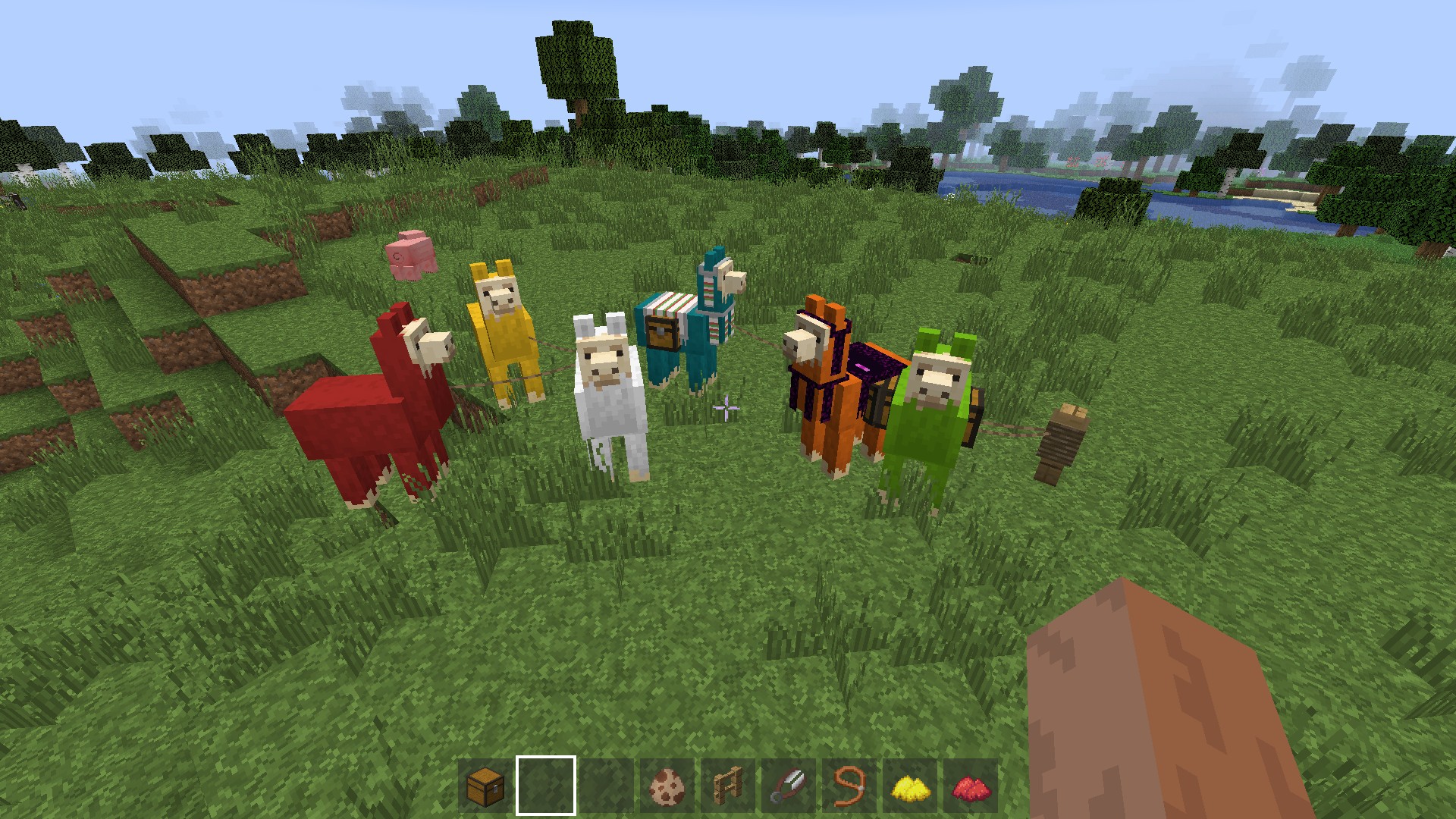Select the chest in the hotbar
The width and height of the screenshot is (1456, 819).
485,786
